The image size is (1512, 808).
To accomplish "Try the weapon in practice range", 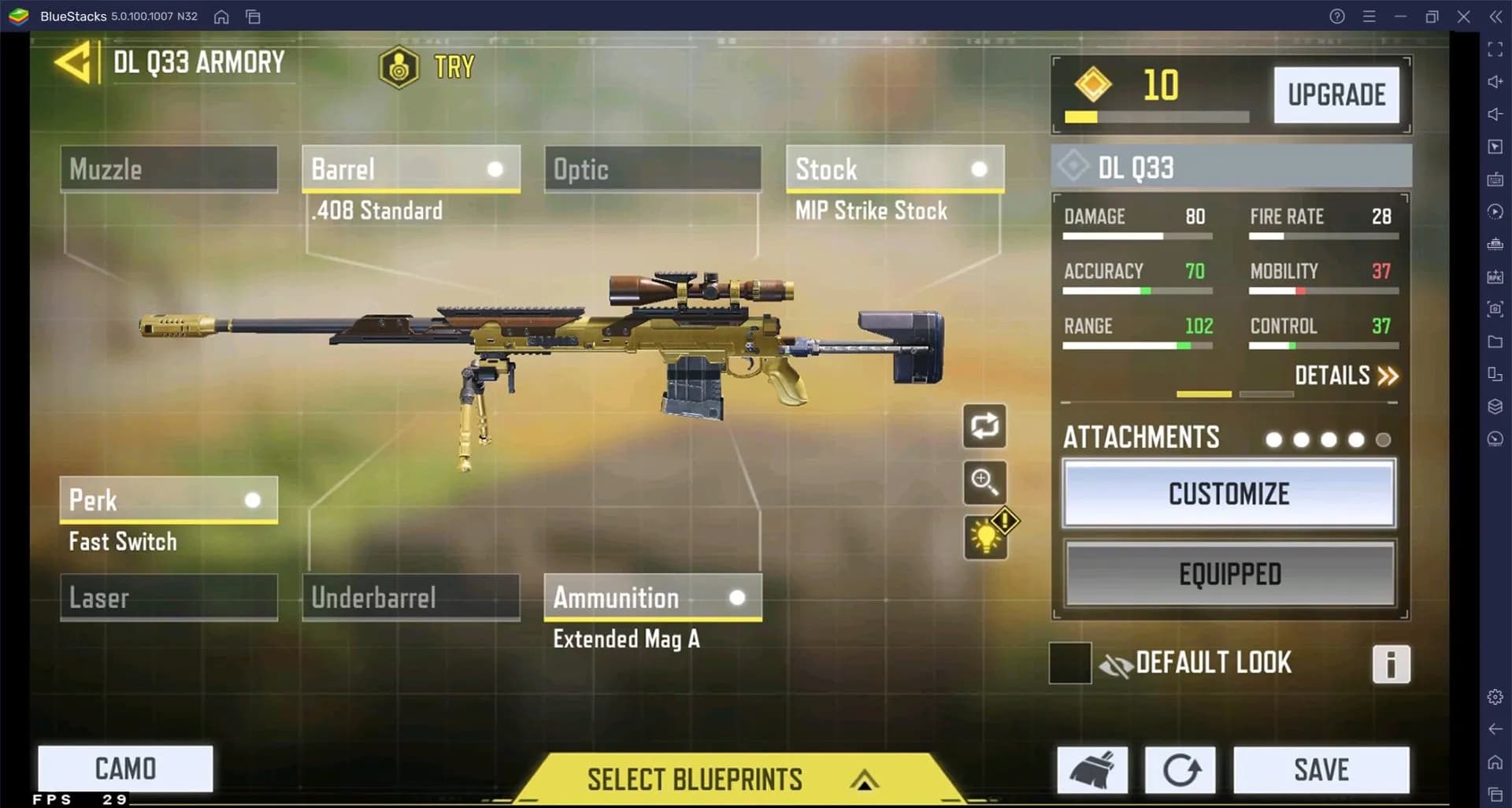I will pos(428,67).
